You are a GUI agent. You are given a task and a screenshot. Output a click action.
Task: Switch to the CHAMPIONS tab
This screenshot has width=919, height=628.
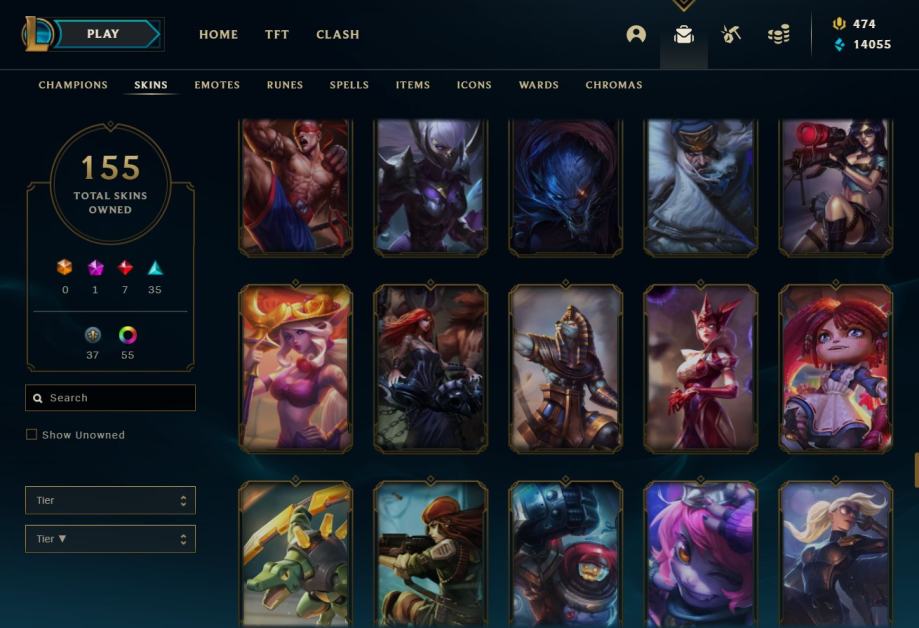[73, 85]
